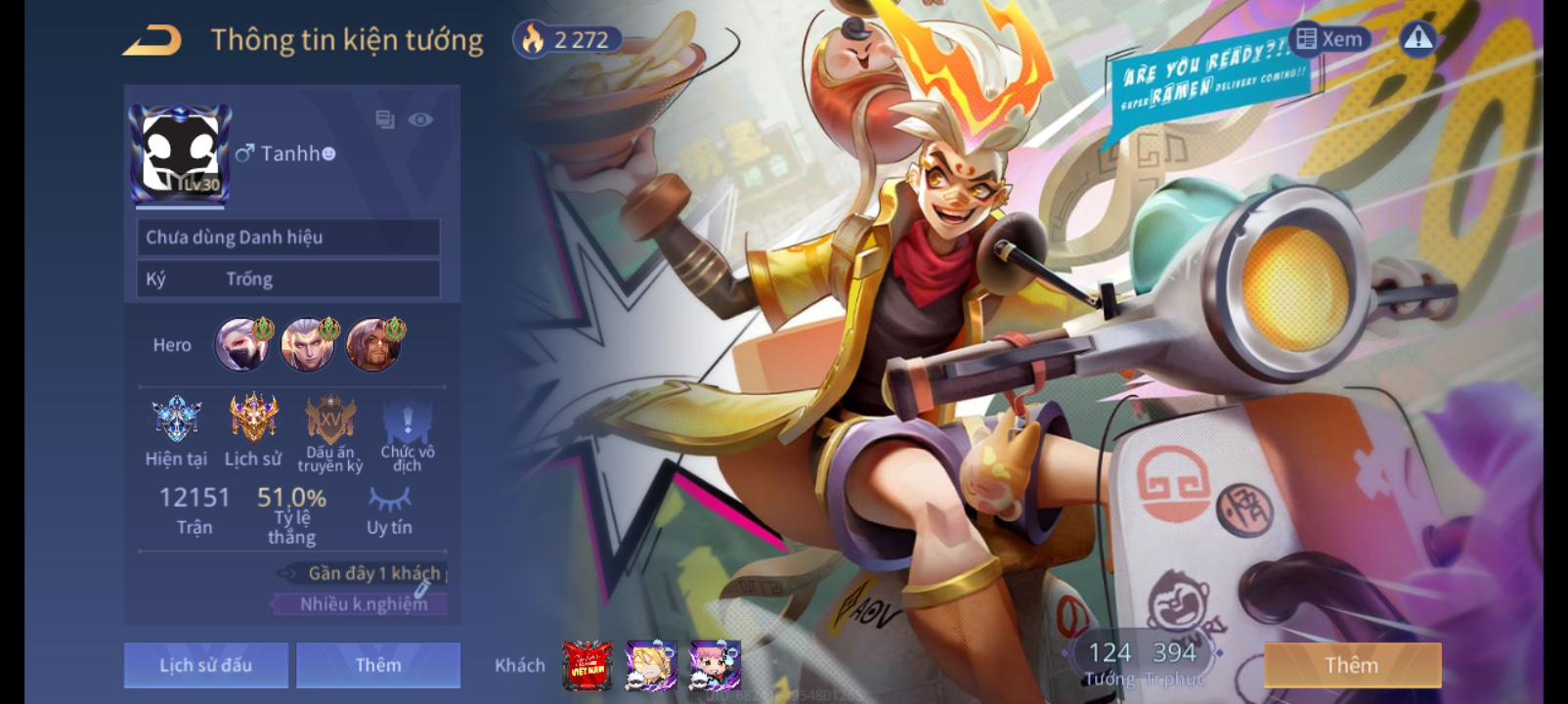Open the Chưa dùng Danh hiệu title field
The image size is (1568, 704).
(288, 238)
